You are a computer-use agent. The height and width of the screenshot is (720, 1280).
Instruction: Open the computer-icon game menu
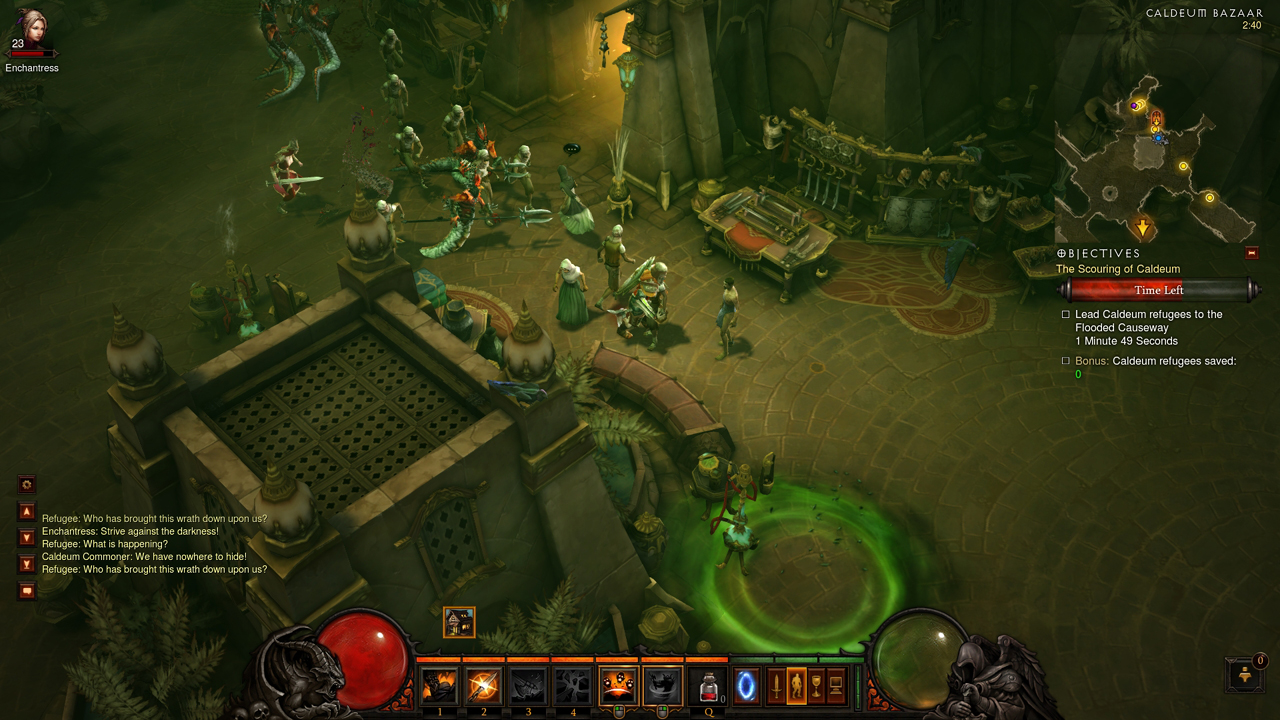pos(836,686)
